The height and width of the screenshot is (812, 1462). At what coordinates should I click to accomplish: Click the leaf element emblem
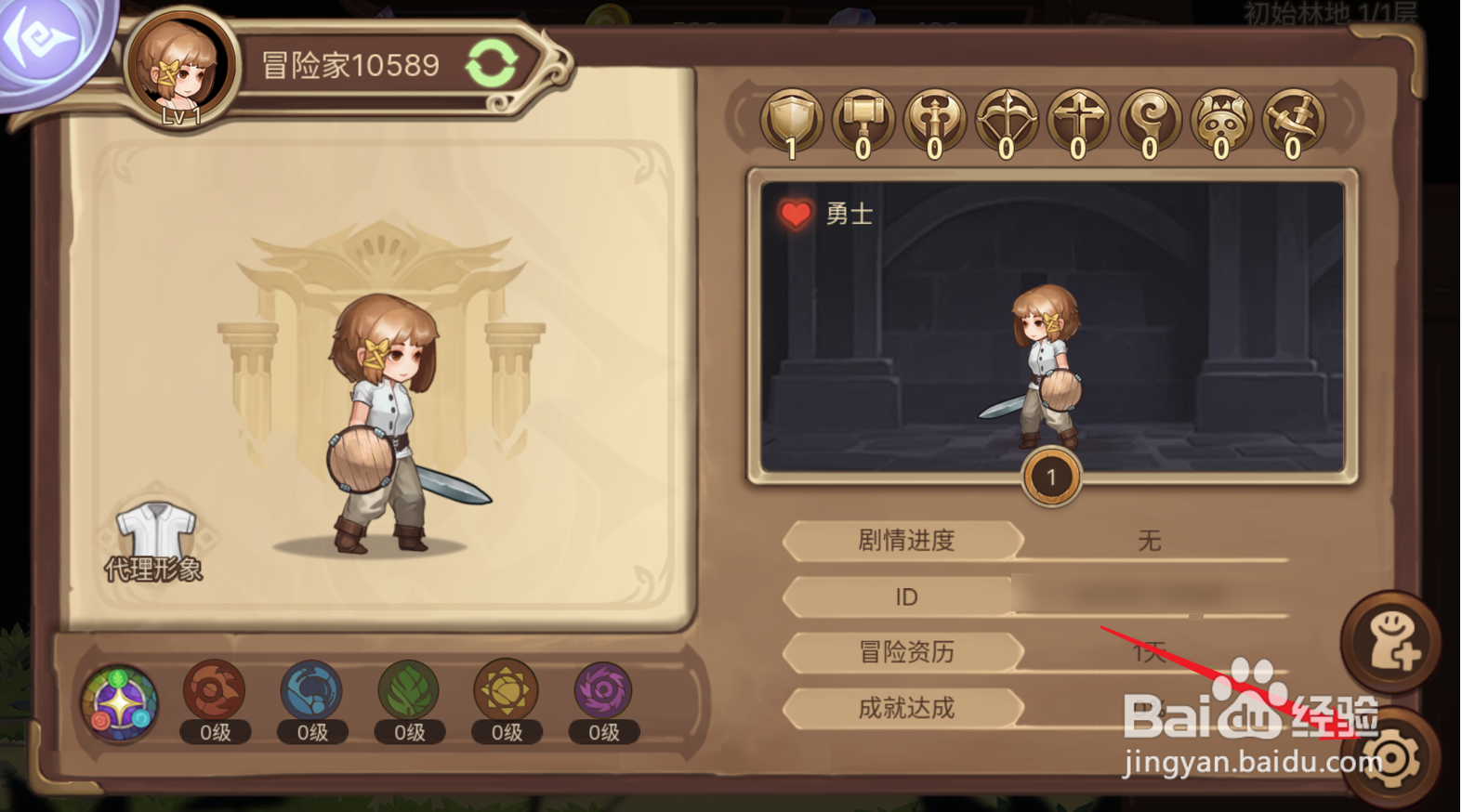[x=409, y=691]
